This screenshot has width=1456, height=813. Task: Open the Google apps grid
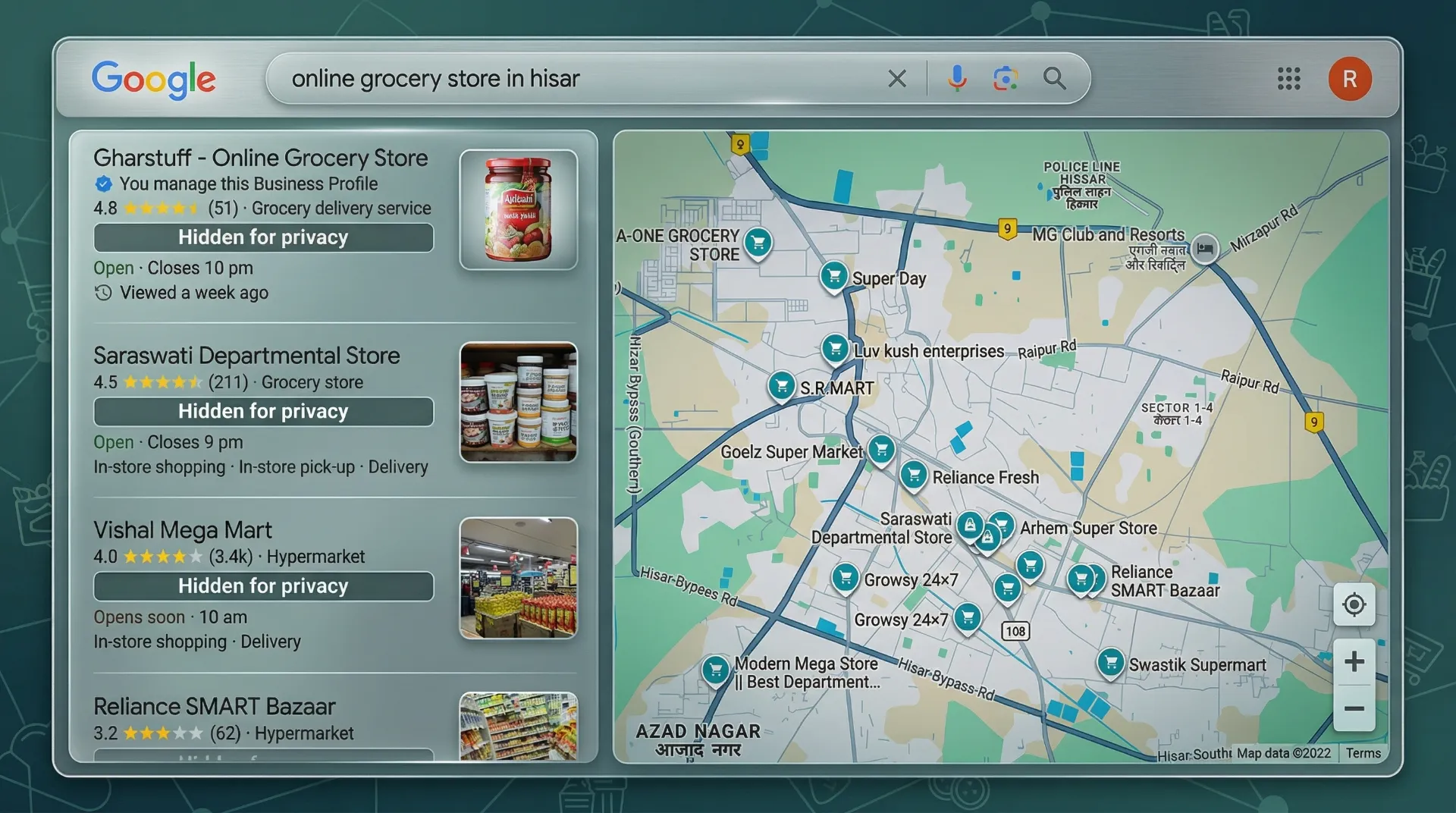pyautogui.click(x=1288, y=79)
